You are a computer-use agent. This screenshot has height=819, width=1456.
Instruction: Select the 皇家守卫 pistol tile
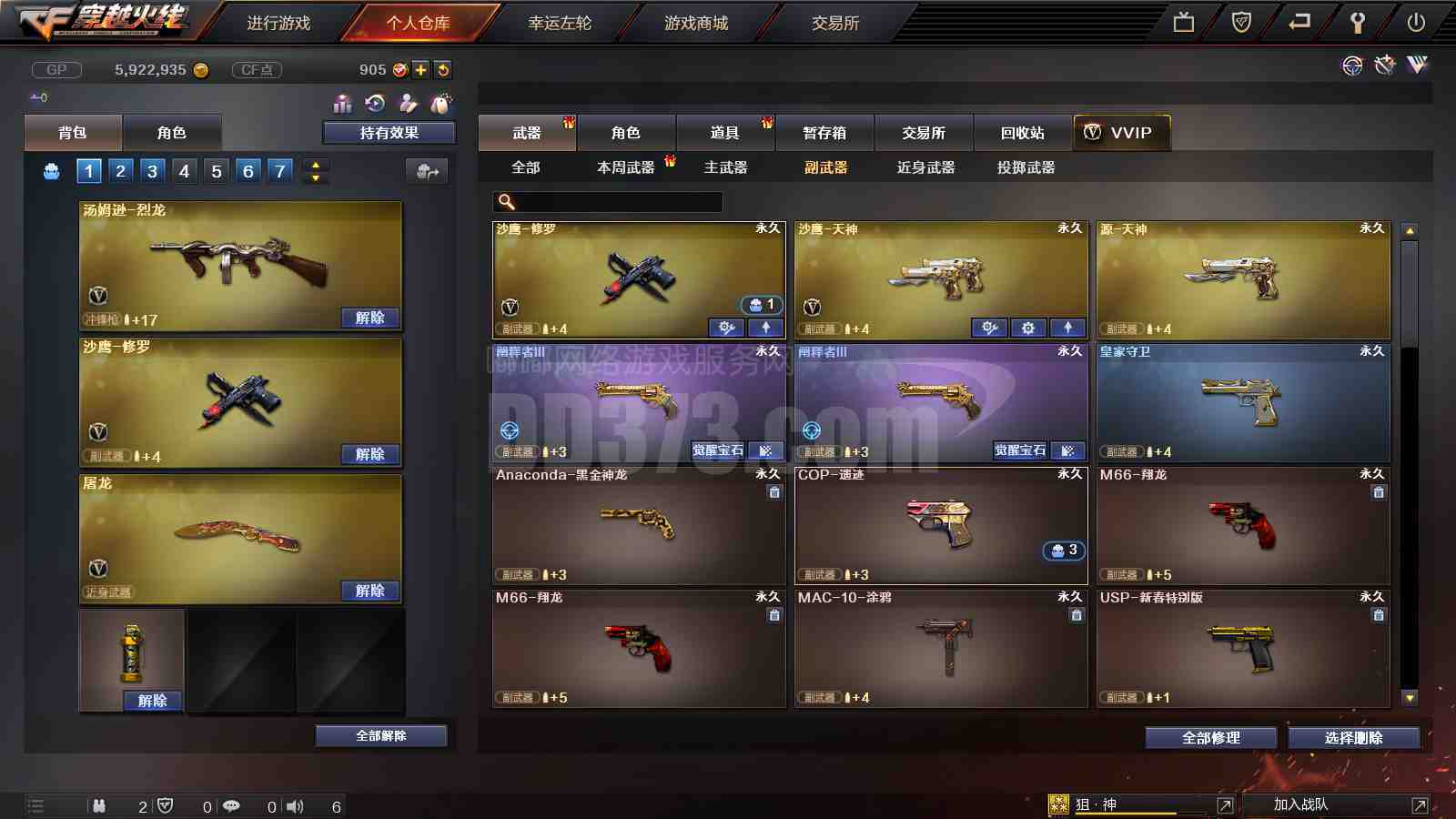pos(1243,403)
